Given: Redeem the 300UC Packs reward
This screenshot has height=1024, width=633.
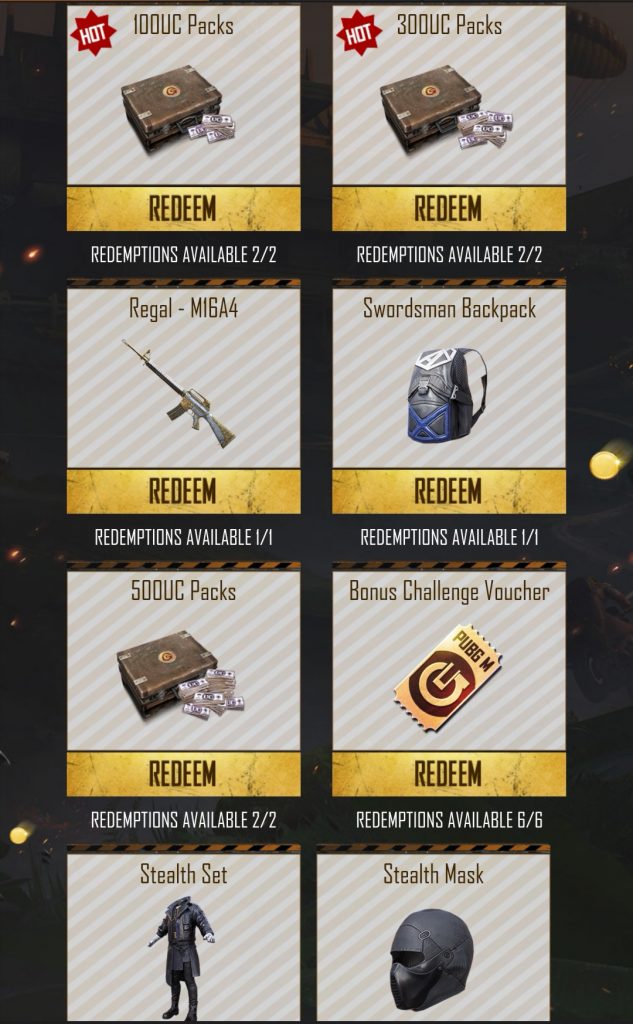Looking at the screenshot, I should 448,209.
